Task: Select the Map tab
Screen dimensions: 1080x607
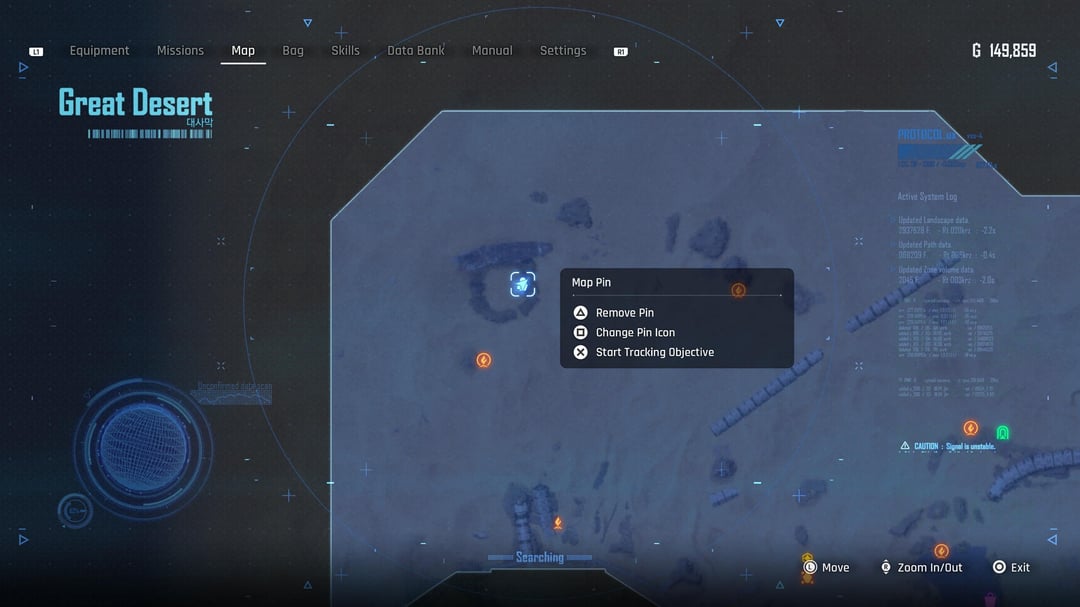Action: click(x=243, y=51)
